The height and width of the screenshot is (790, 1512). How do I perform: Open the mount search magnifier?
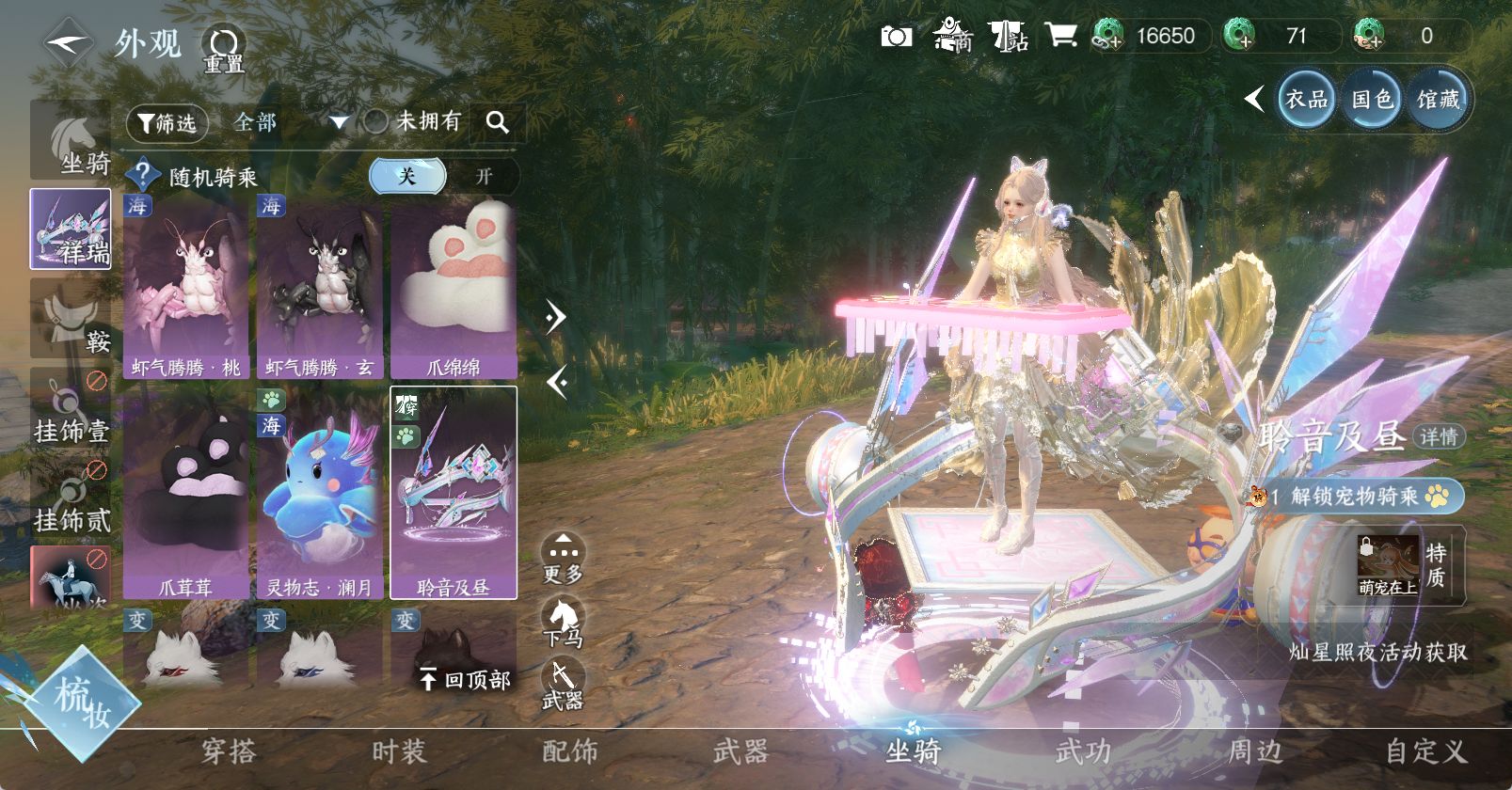pyautogui.click(x=498, y=122)
